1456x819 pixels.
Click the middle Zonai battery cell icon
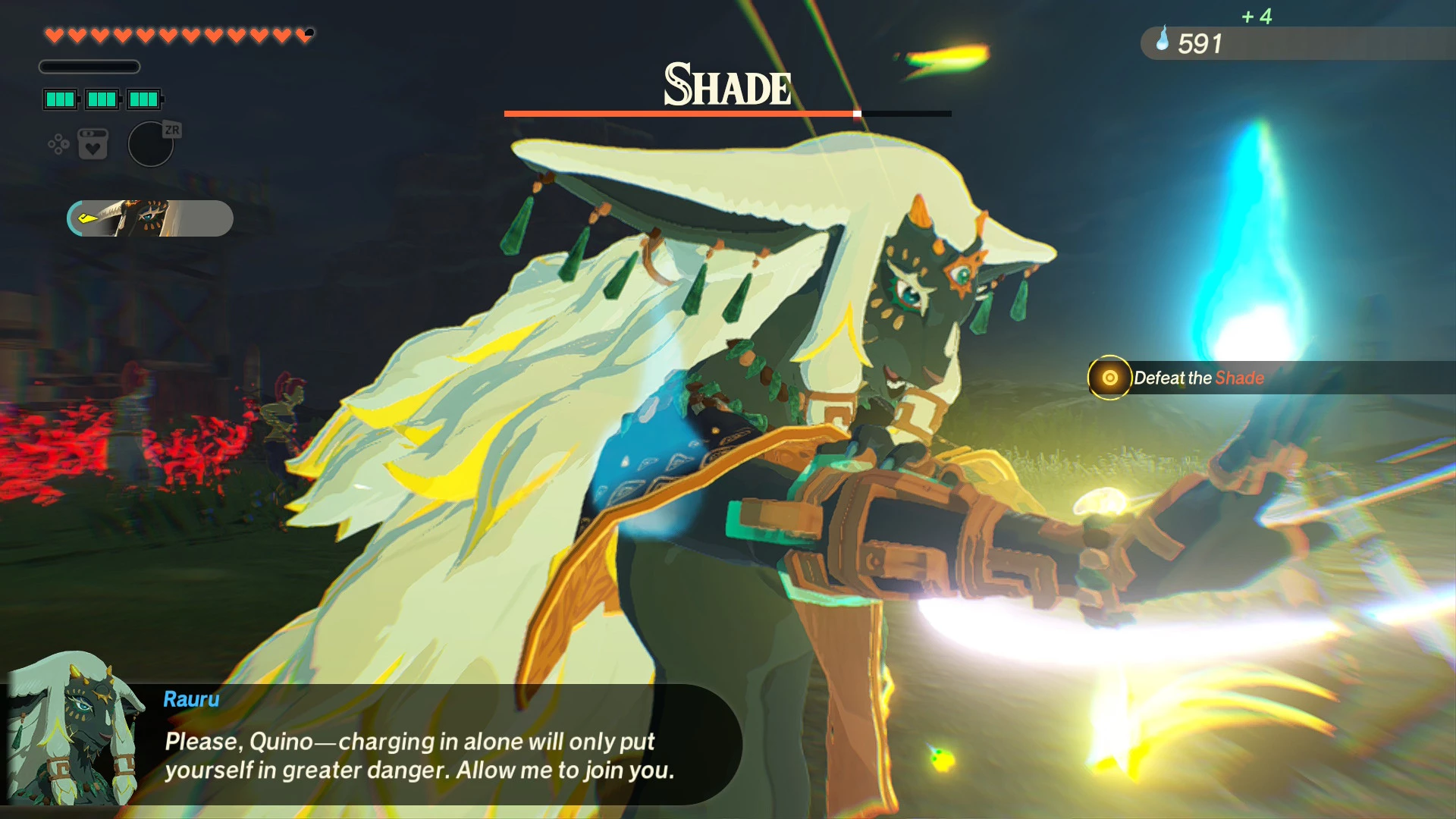point(102,99)
